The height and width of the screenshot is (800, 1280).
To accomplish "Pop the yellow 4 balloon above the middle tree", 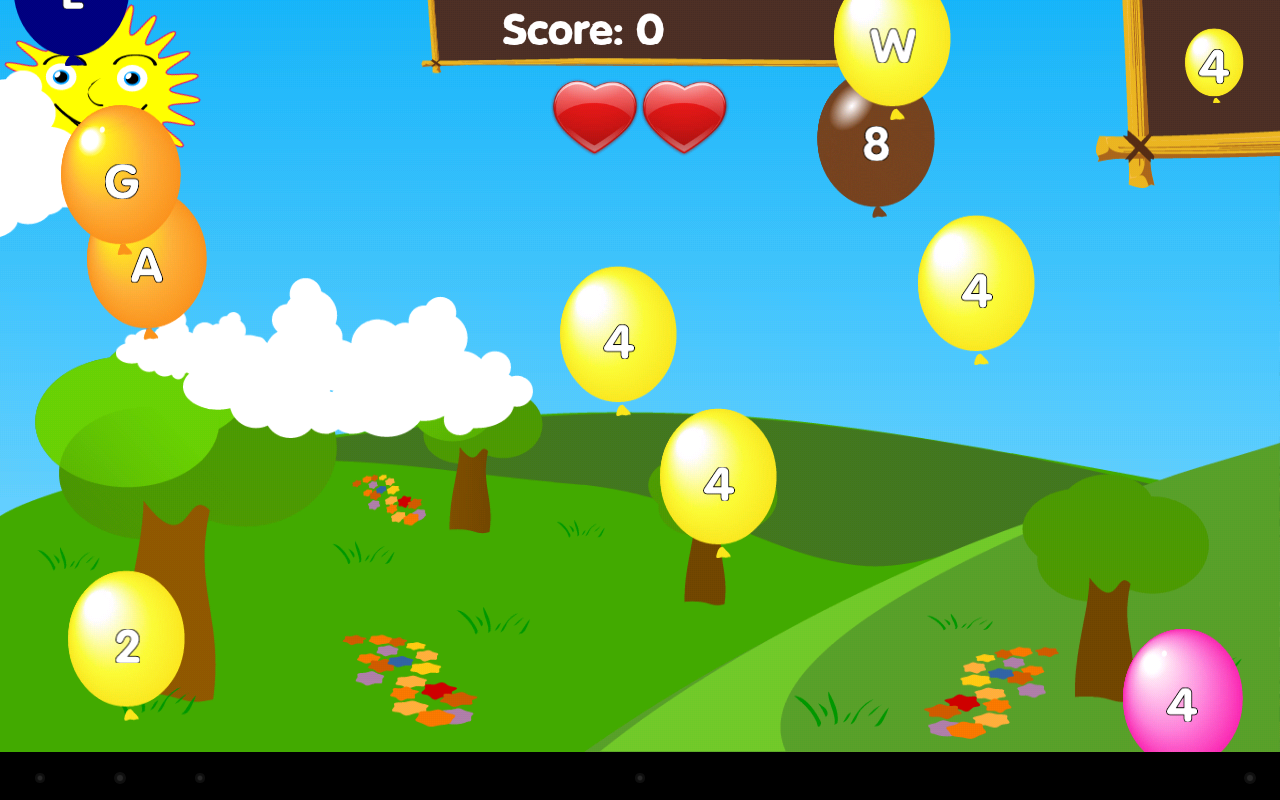I will (x=716, y=484).
